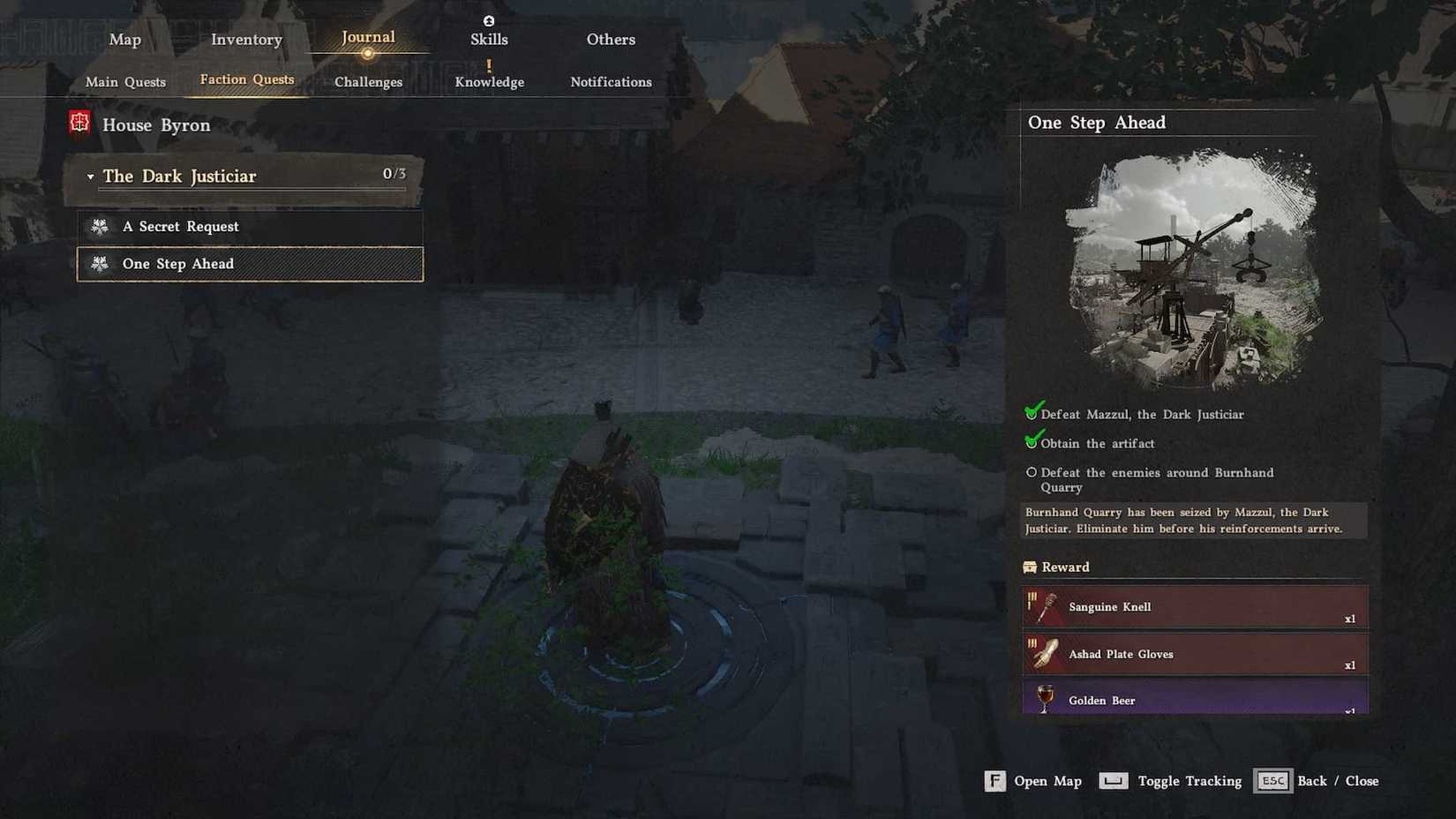Click the Reward chest icon
The height and width of the screenshot is (819, 1456).
tap(1031, 567)
